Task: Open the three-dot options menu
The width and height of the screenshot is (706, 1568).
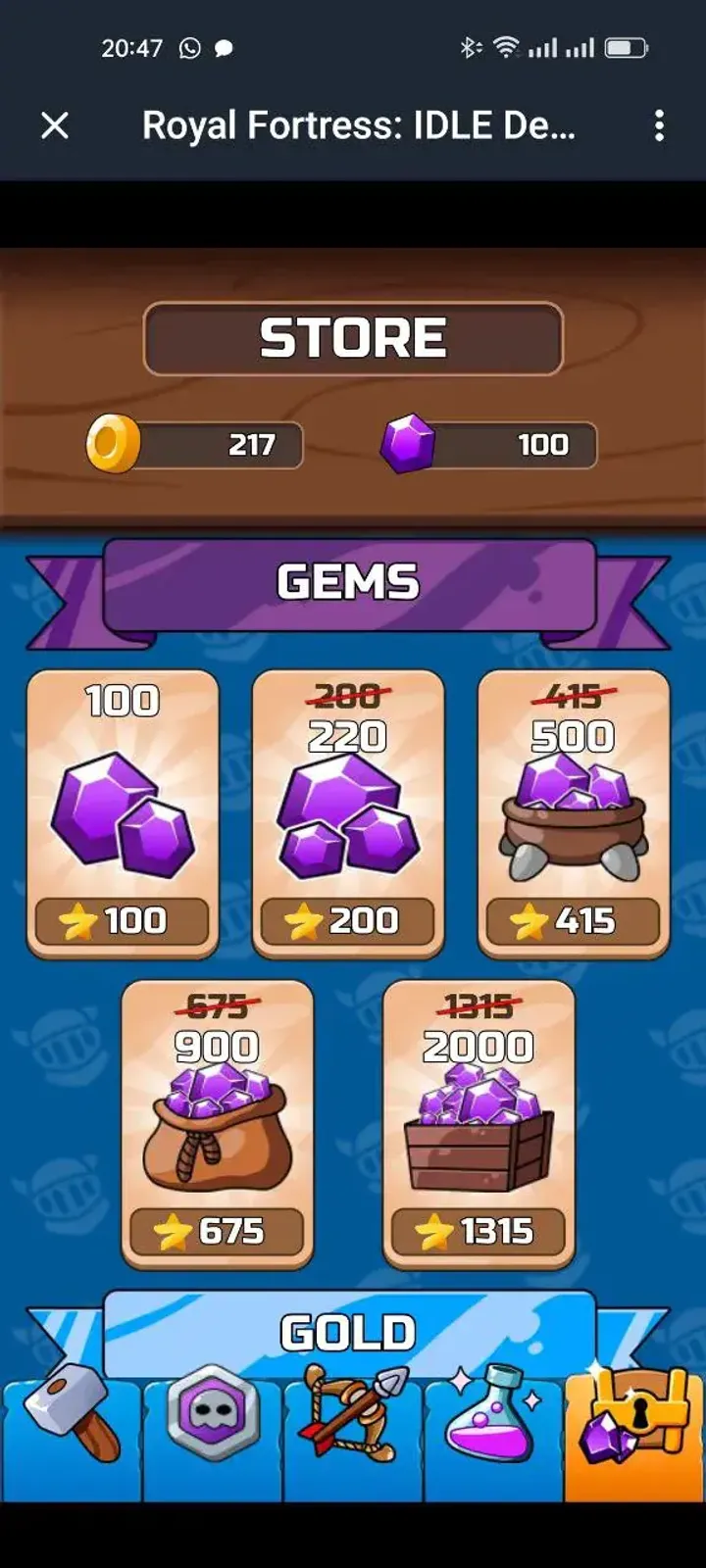Action: tap(659, 125)
